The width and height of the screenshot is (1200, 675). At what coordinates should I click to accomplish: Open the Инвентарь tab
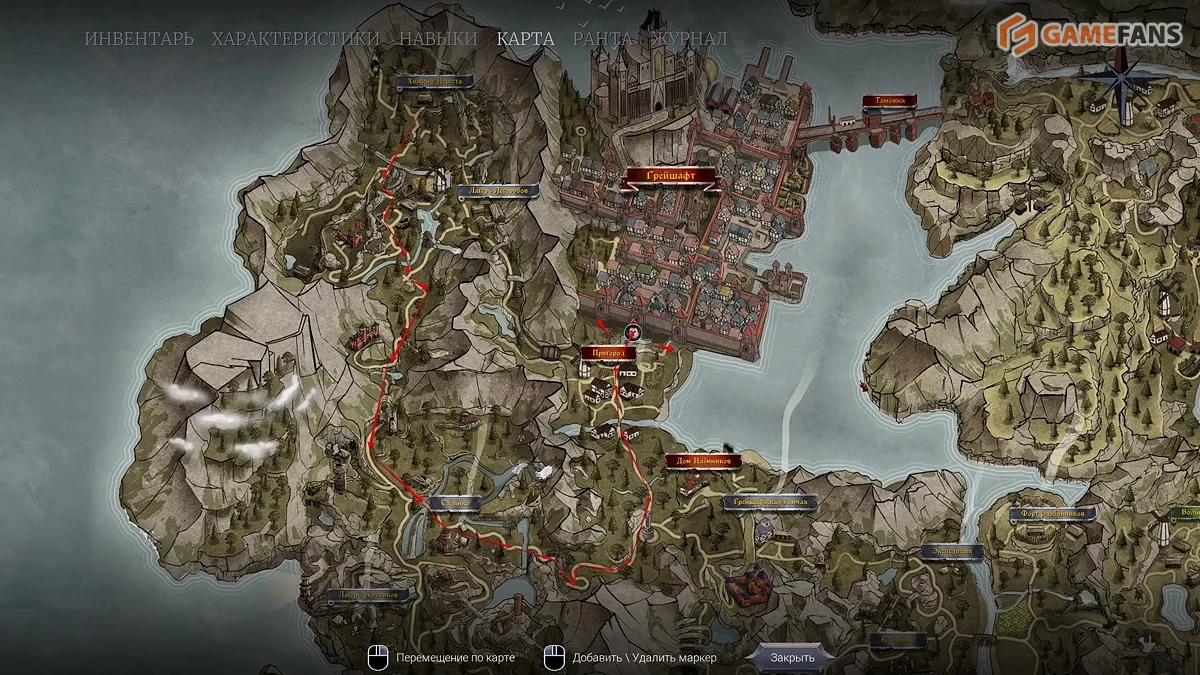click(x=139, y=39)
